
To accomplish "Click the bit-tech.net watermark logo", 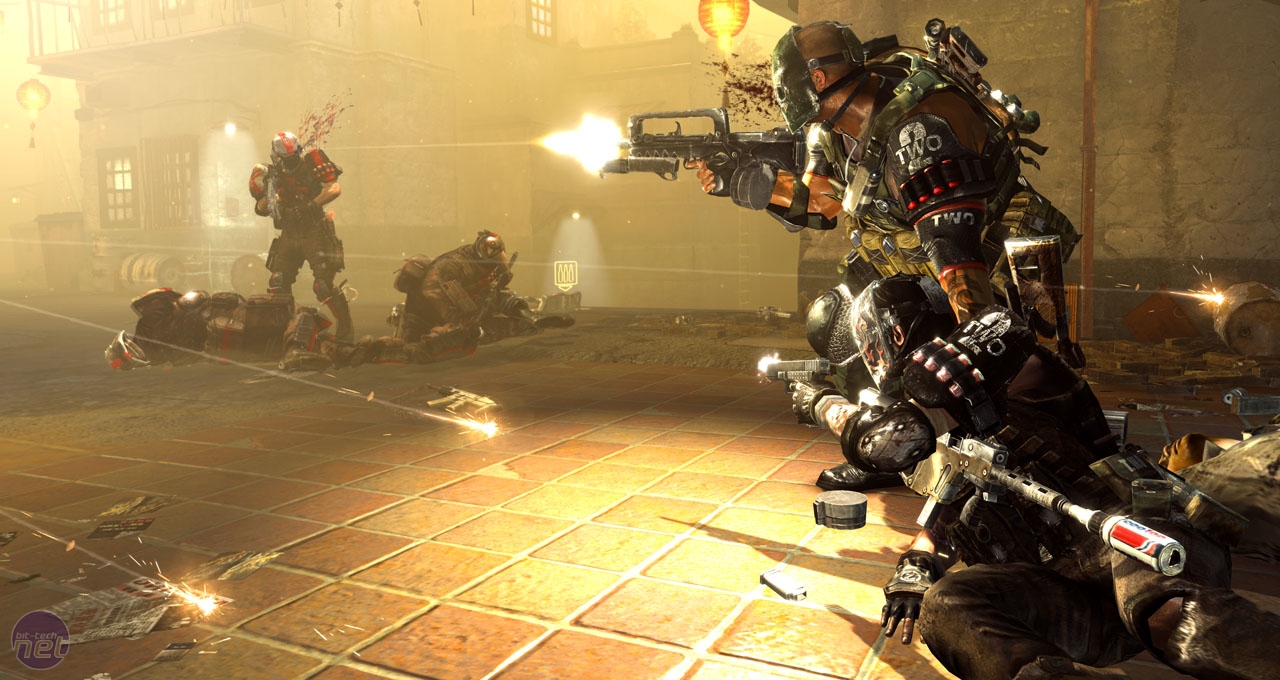I will [x=39, y=640].
